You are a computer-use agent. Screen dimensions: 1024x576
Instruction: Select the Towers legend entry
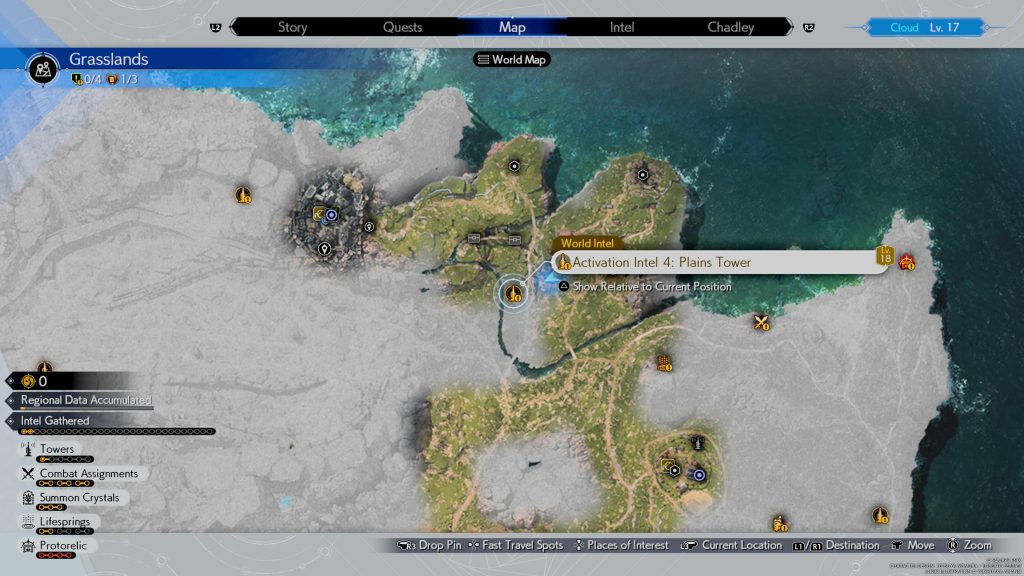57,450
